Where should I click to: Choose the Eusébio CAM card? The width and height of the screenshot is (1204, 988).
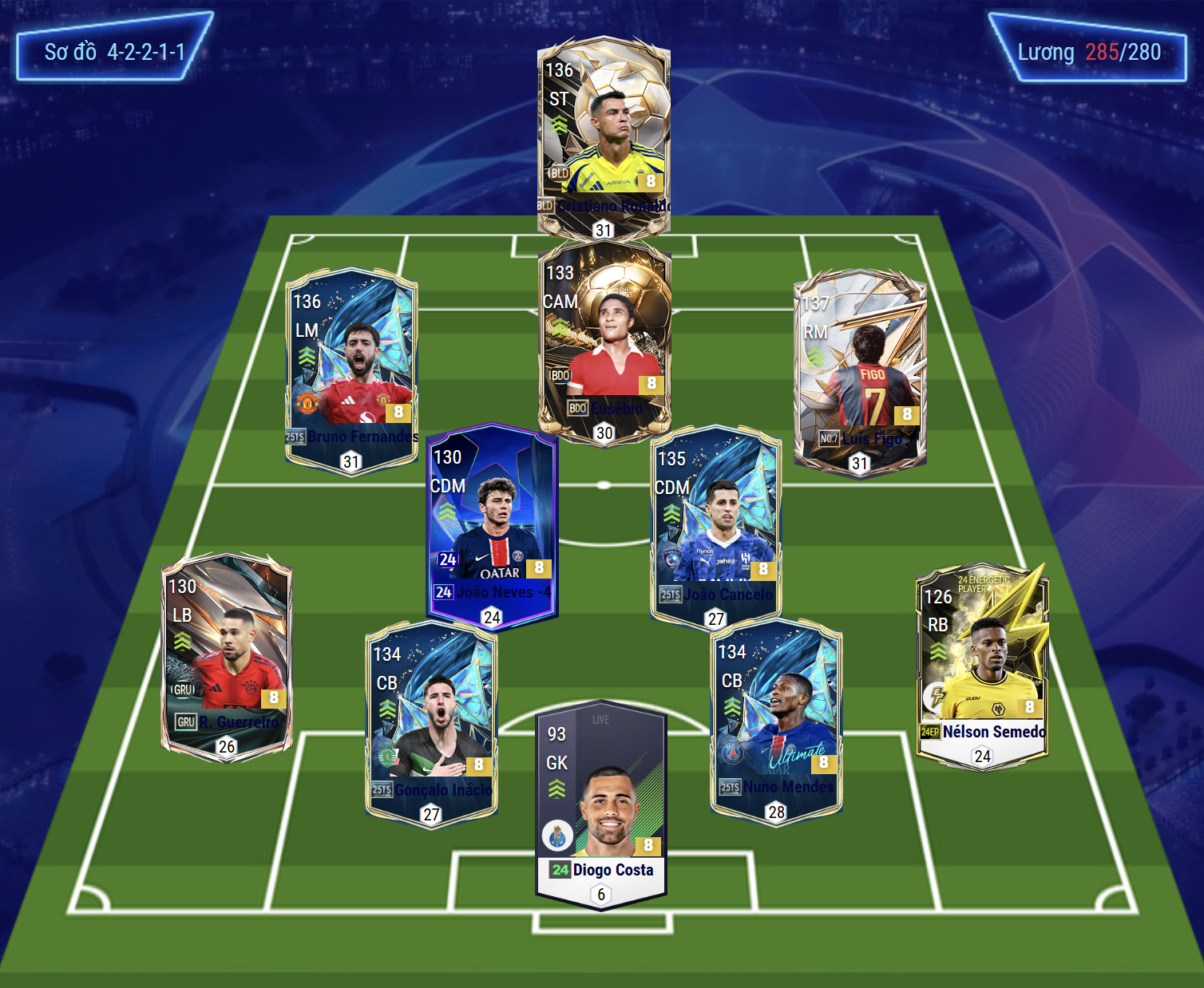[x=604, y=339]
